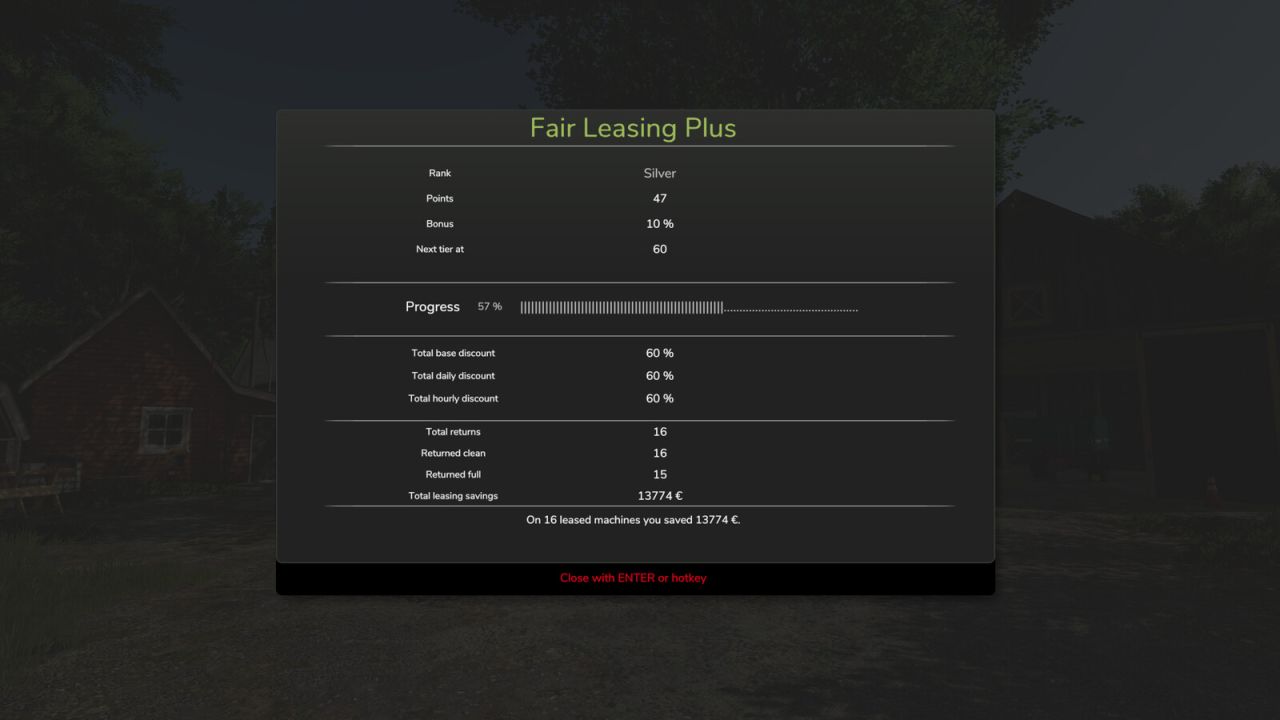Click the 13774 € savings value

[x=659, y=495]
